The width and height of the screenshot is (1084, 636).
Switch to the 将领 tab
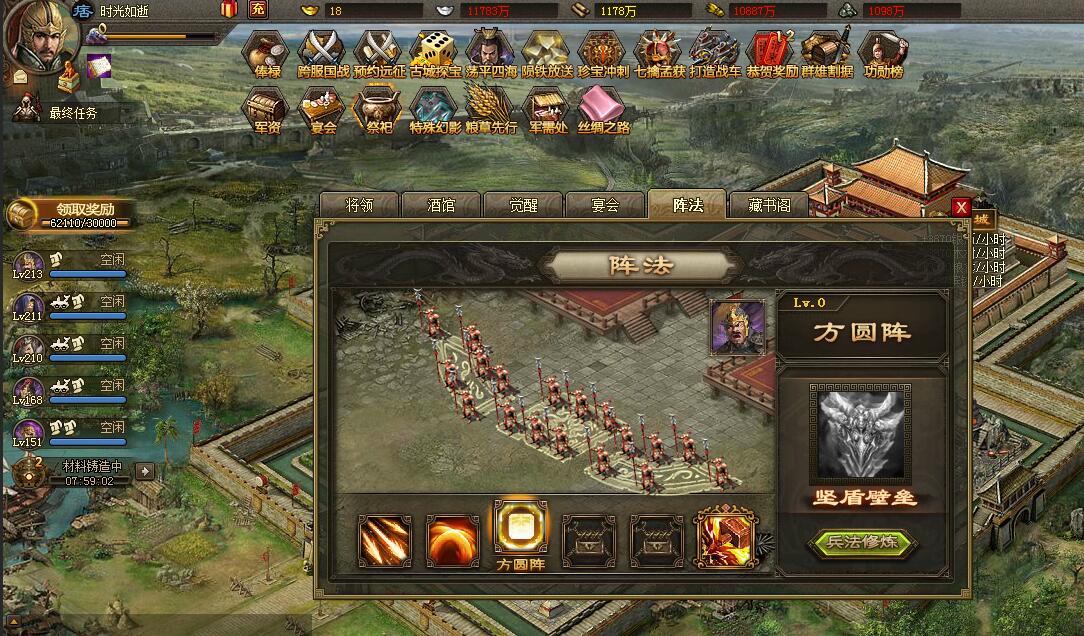click(x=359, y=205)
